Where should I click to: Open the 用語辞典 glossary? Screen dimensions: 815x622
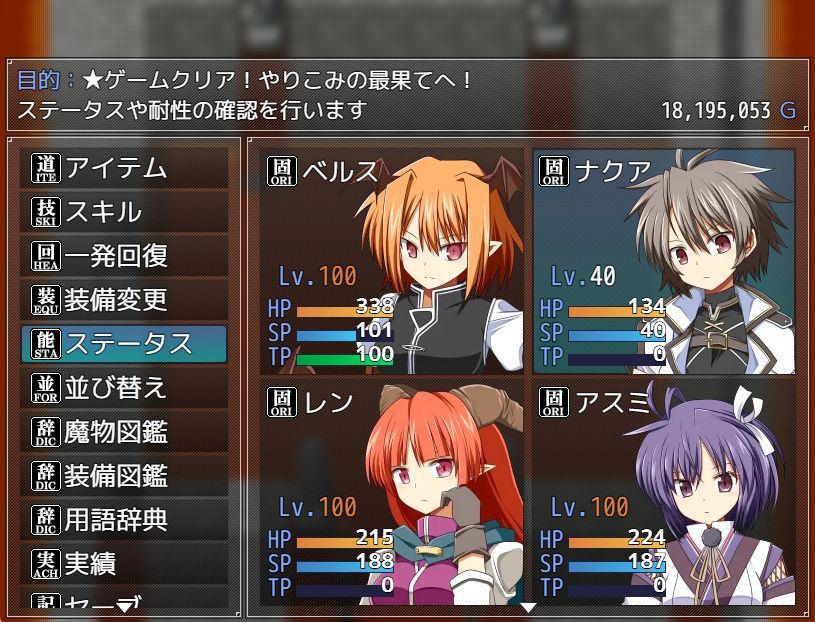click(124, 520)
